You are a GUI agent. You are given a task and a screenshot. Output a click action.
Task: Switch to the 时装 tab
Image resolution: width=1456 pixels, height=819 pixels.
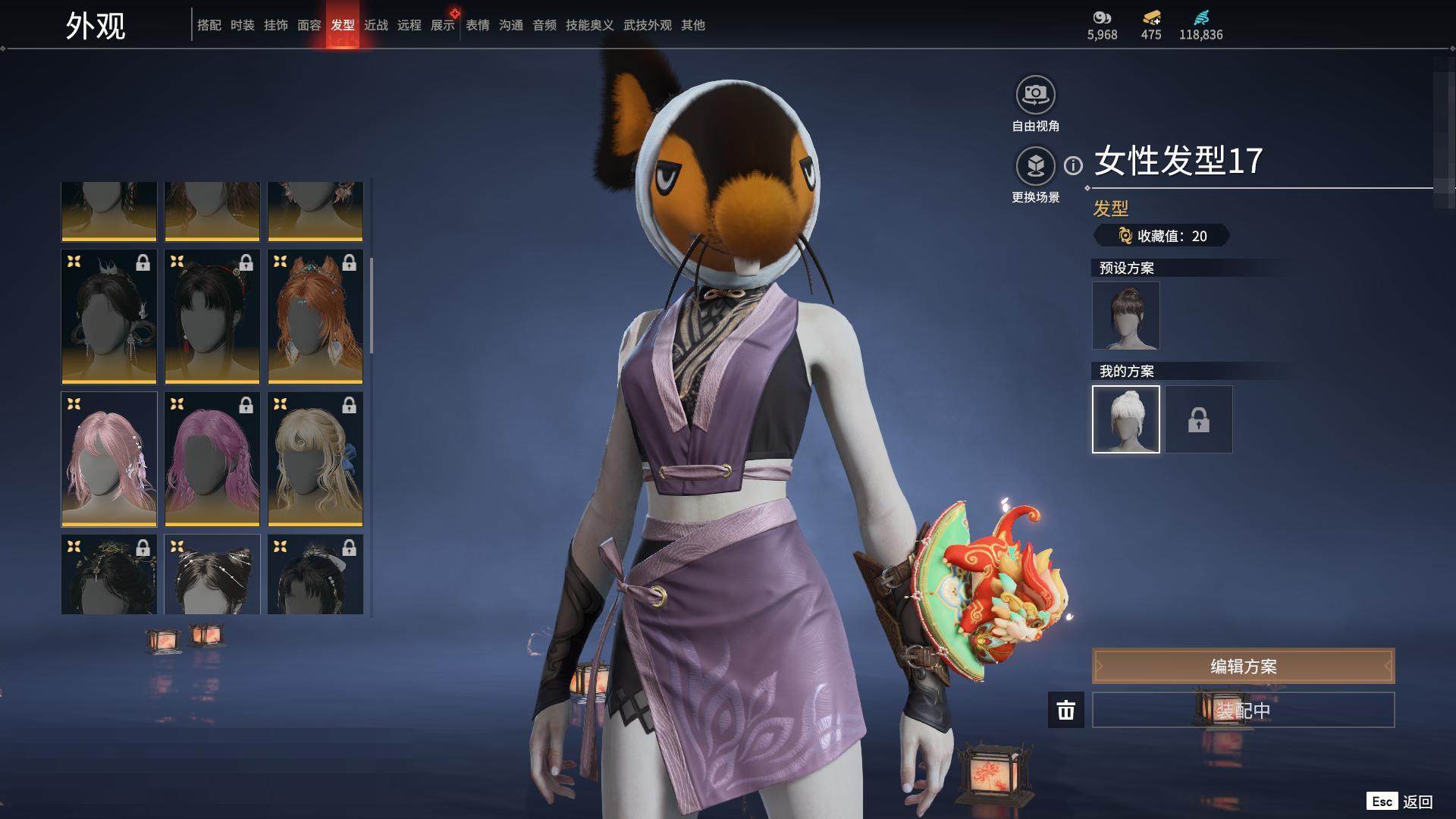point(243,25)
